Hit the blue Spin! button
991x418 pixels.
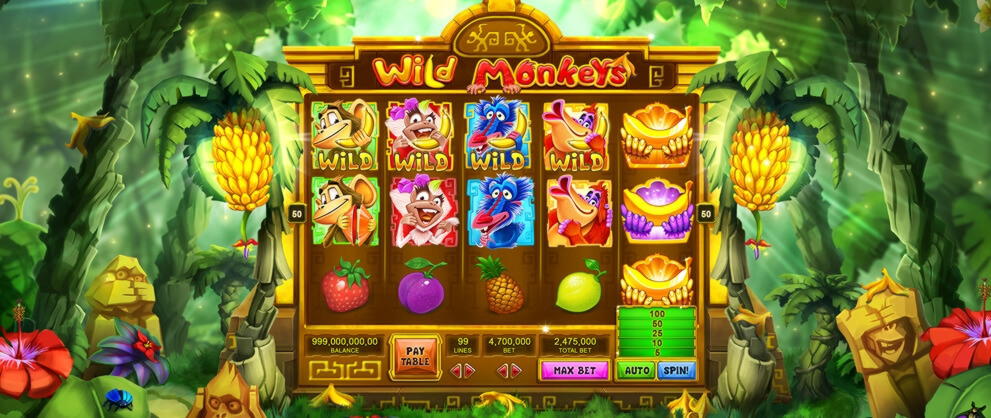(x=677, y=371)
